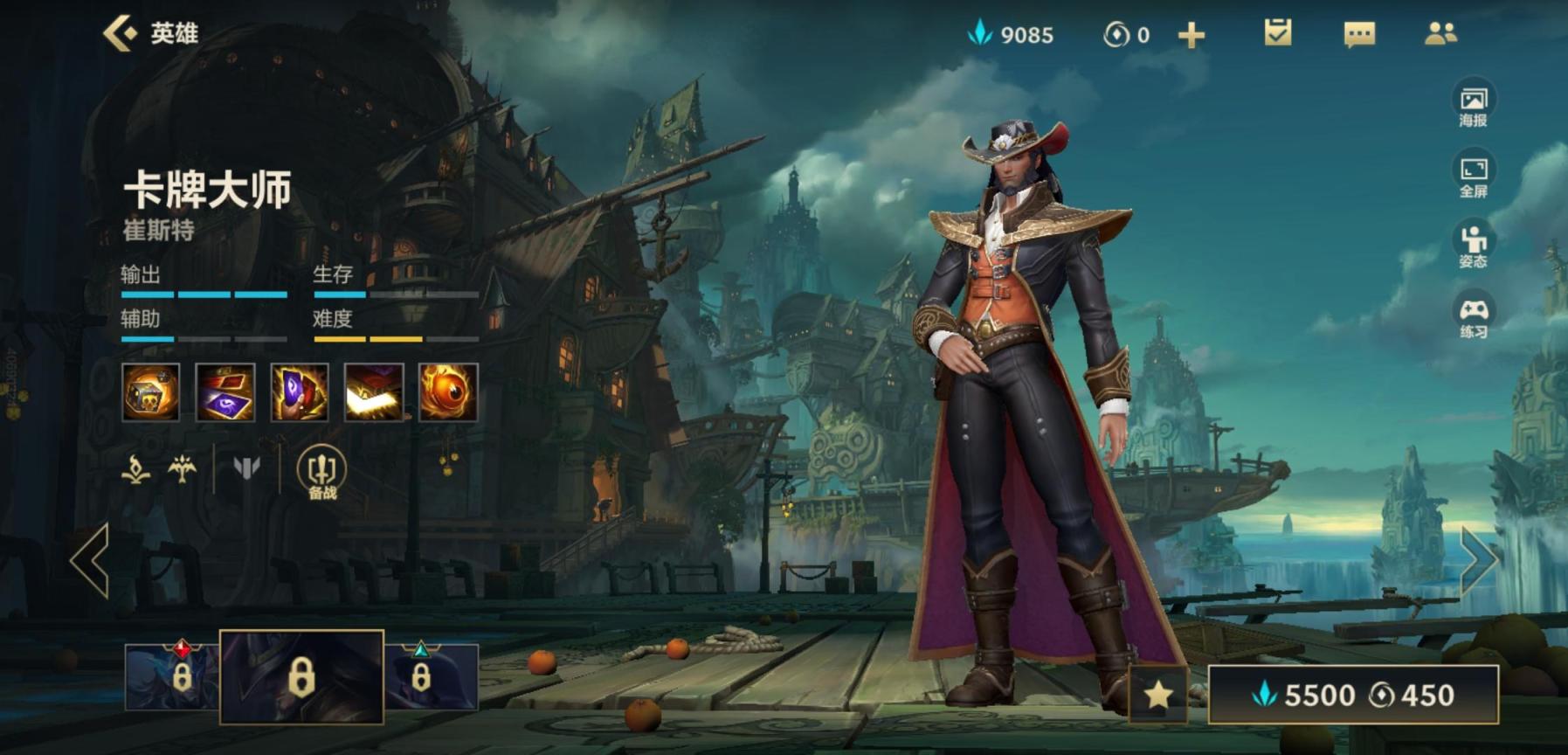
Task: Switch to 全屏 fullscreen view
Action: 1473,176
